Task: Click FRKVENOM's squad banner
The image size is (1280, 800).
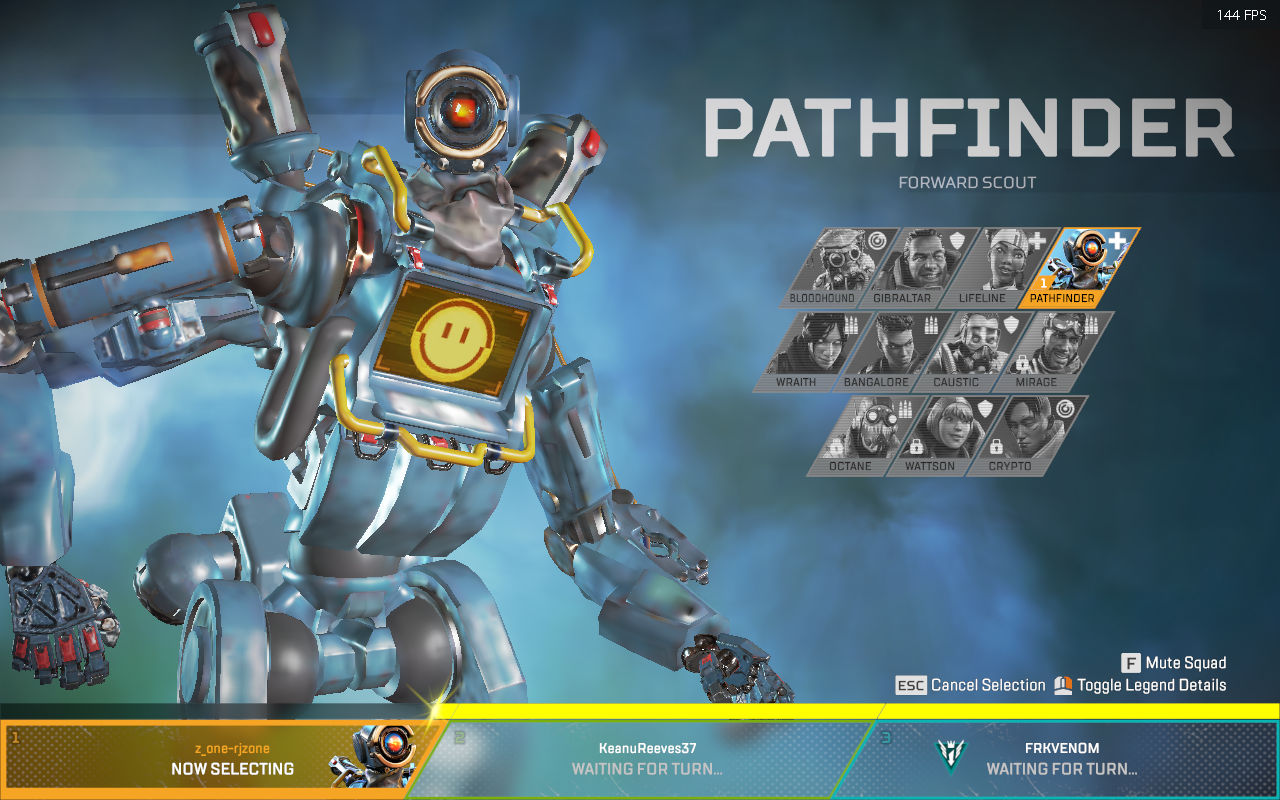Action: tap(1062, 759)
